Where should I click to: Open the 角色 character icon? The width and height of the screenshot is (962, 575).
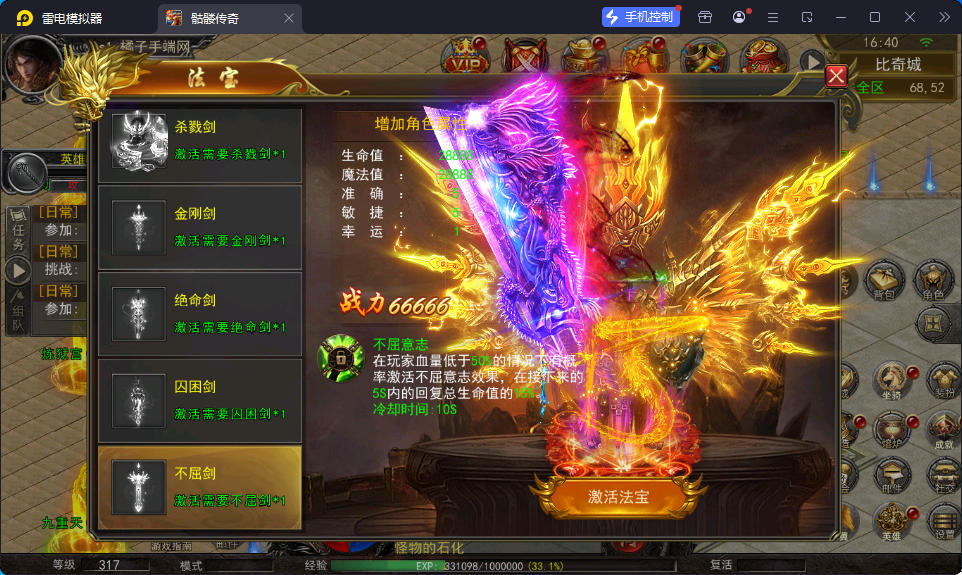[934, 281]
